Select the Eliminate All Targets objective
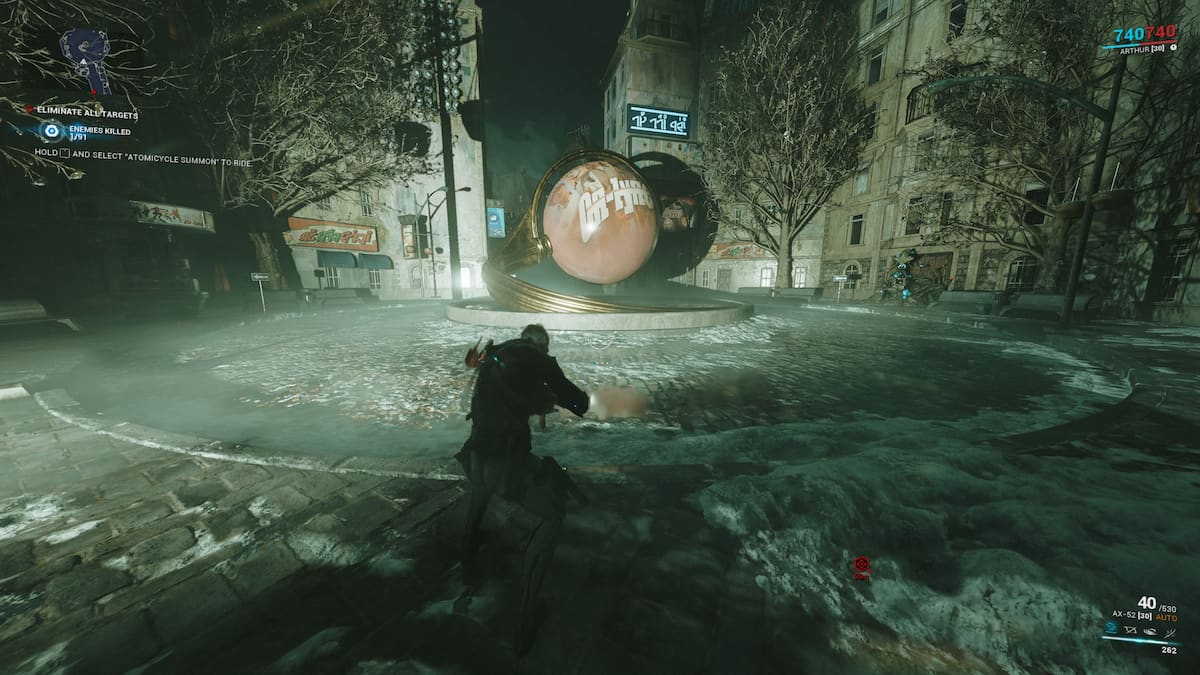 [84, 115]
